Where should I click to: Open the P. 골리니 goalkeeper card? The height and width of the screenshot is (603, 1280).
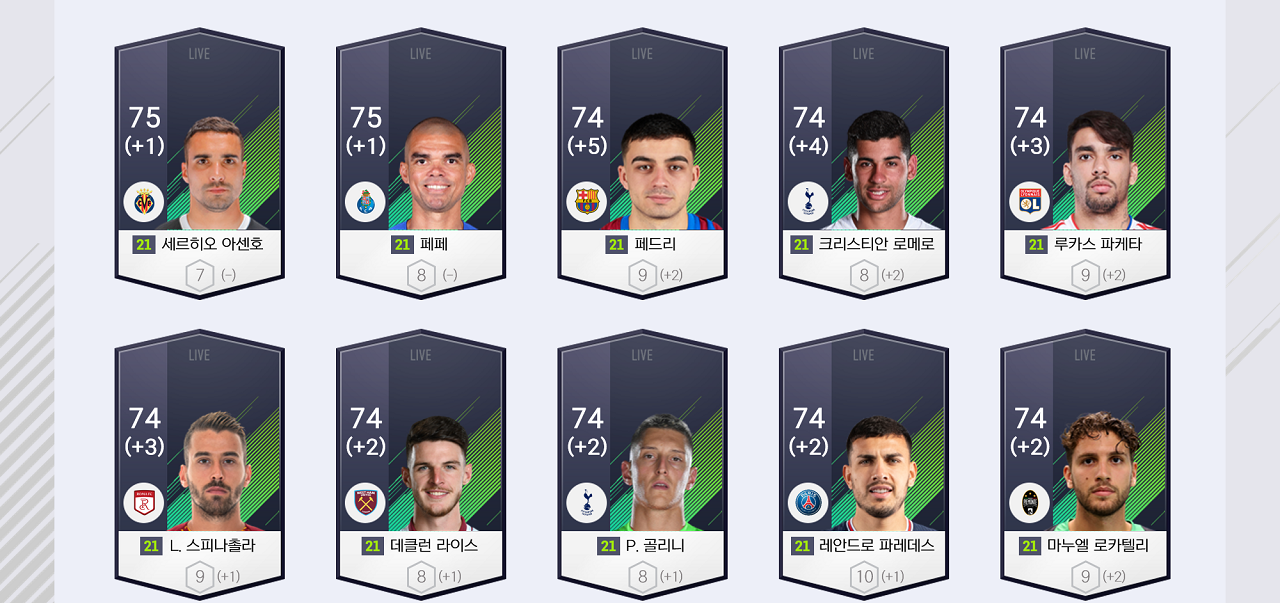click(642, 467)
